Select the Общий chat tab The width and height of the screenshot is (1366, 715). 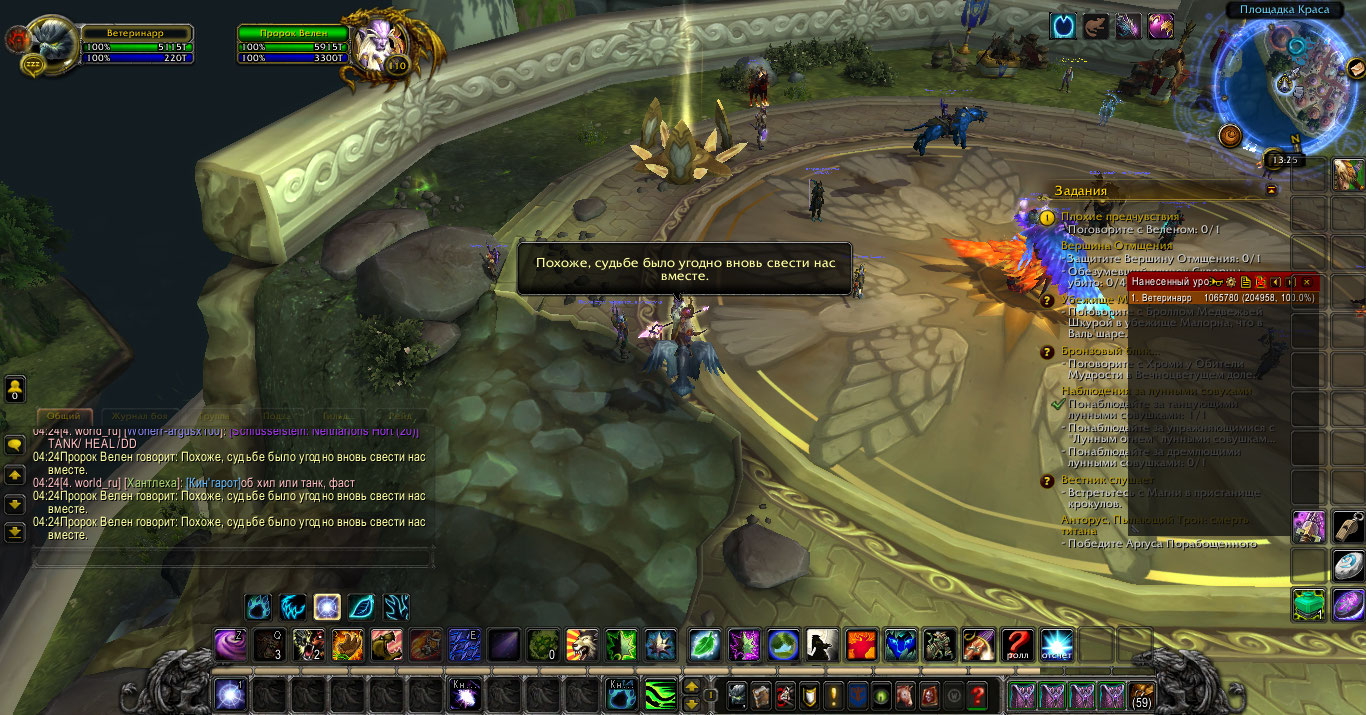tap(65, 416)
